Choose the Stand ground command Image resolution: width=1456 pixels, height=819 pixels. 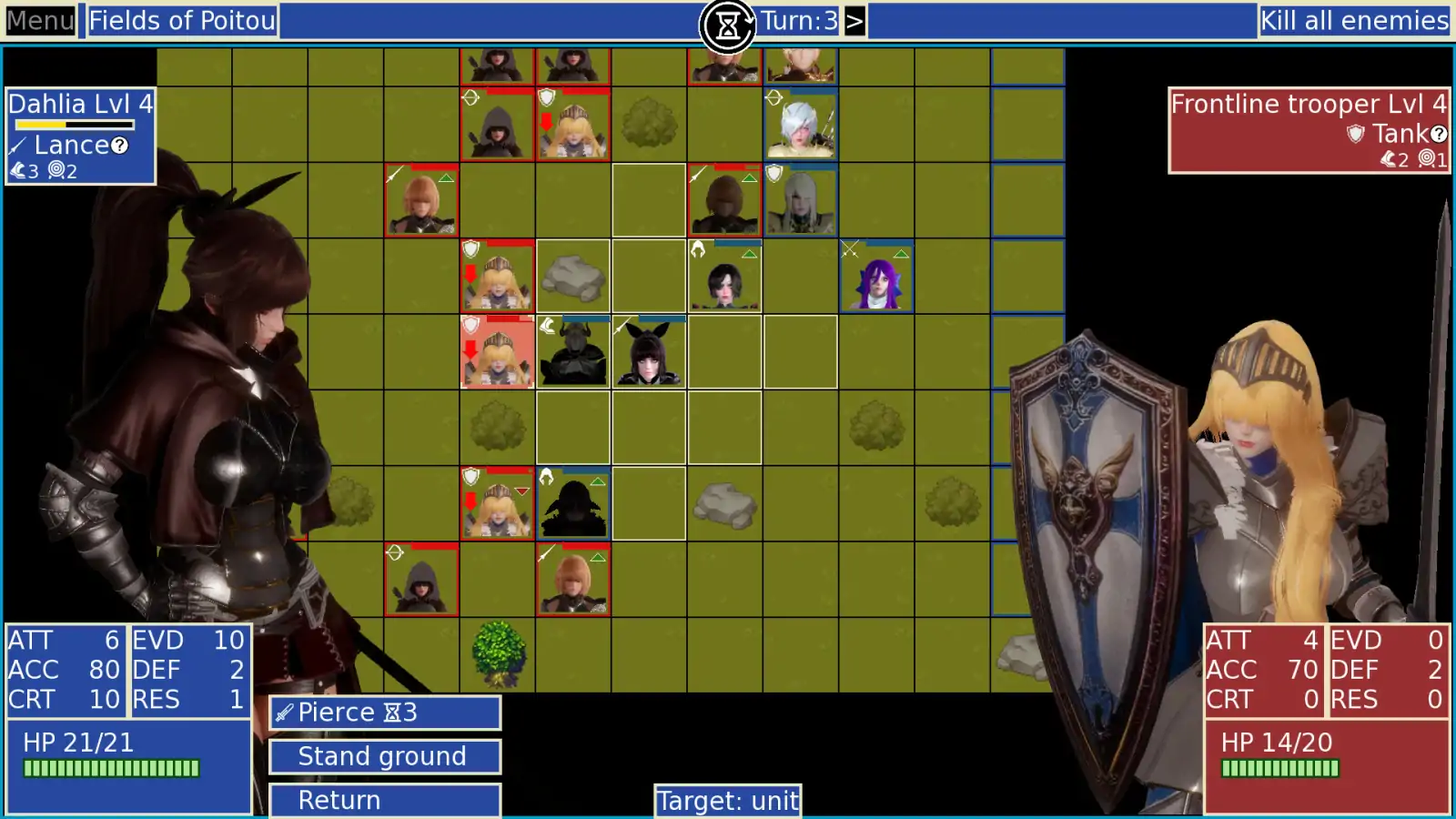point(383,756)
